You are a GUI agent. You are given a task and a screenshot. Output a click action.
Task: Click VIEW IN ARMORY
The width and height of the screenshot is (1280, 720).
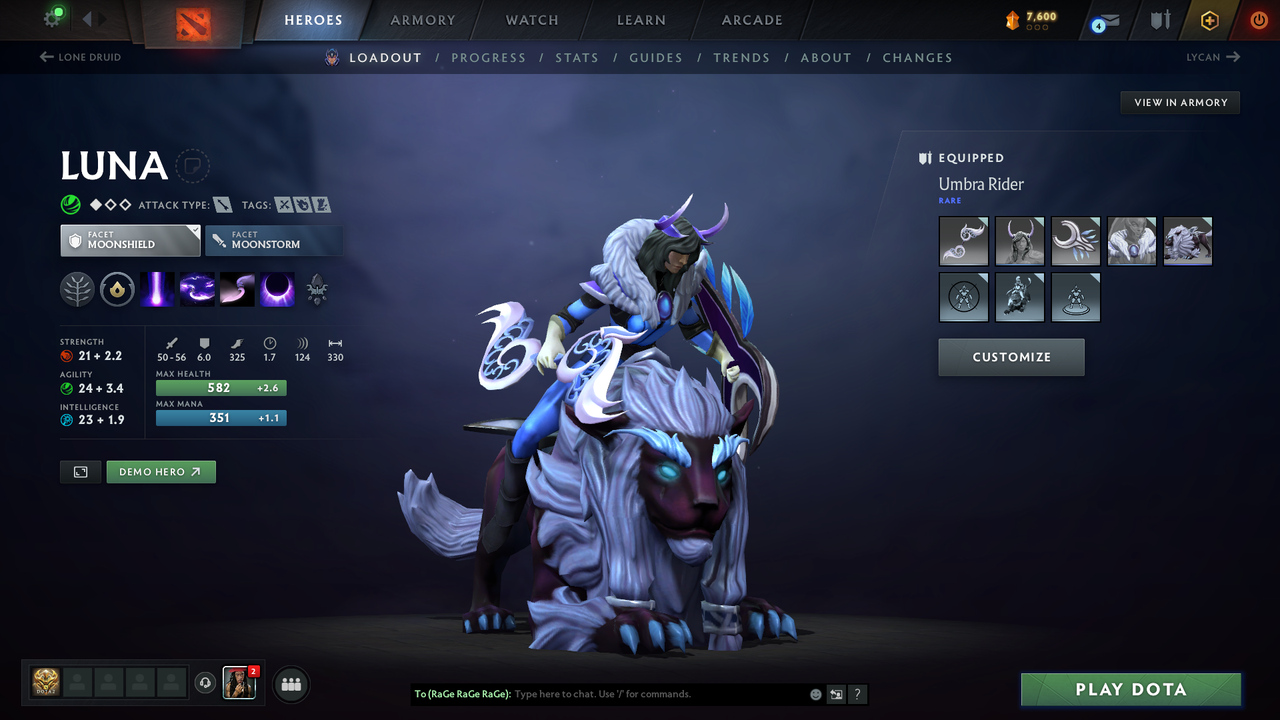pyautogui.click(x=1179, y=102)
